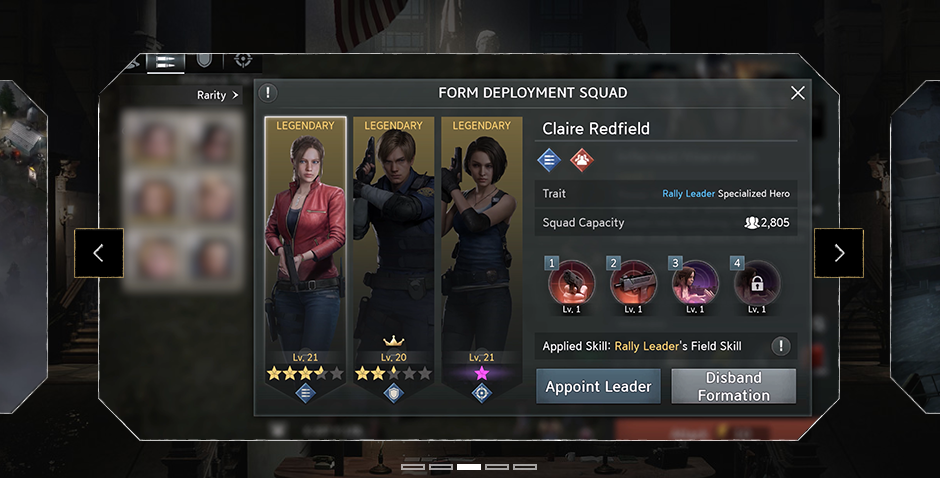Click the Disband Formation button
940x478 pixels.
point(733,386)
